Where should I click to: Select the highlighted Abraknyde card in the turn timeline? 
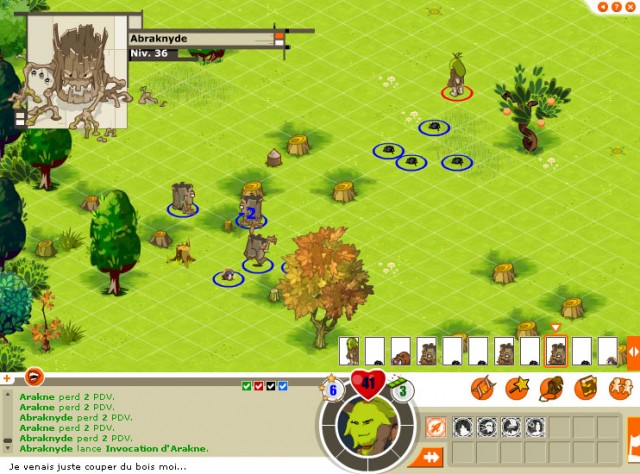point(556,351)
